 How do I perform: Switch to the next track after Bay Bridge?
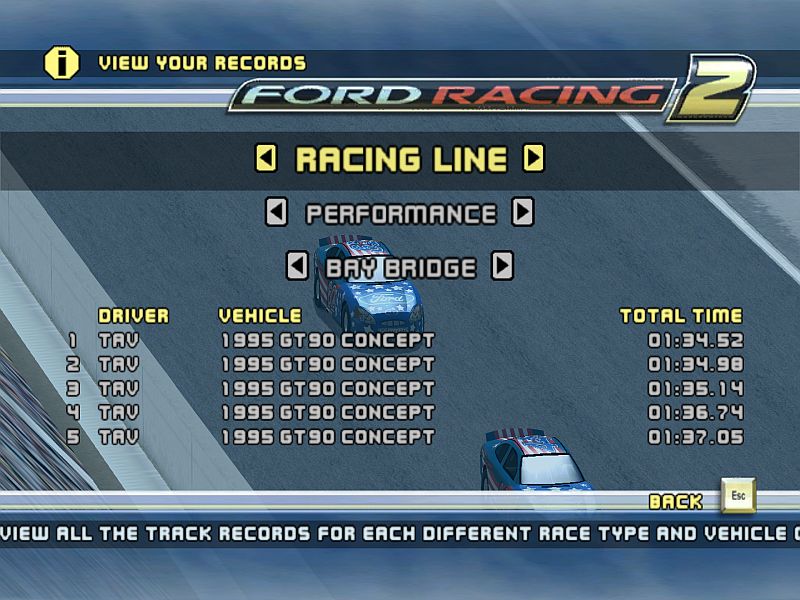click(503, 266)
